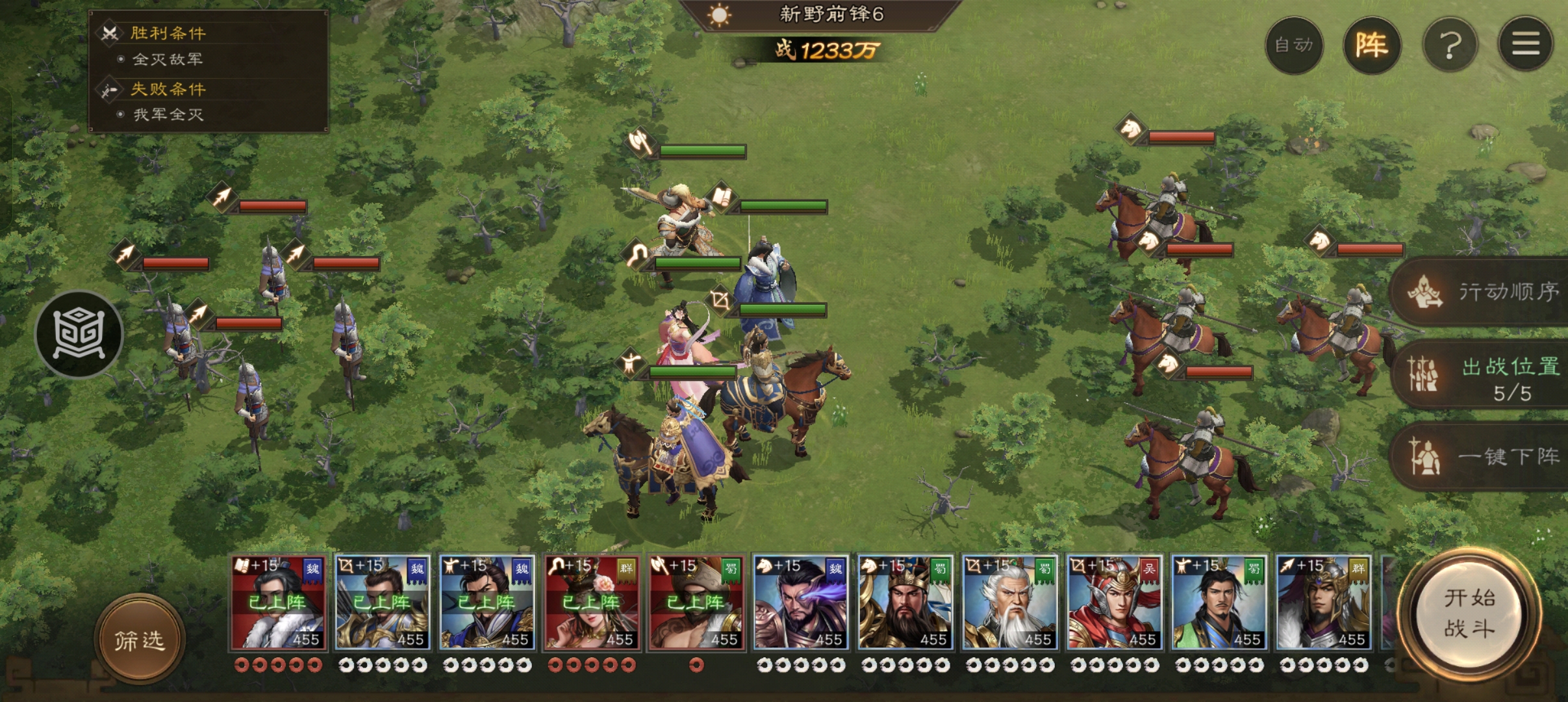Select the black-bearded gold-helmet 蜀 general card
This screenshot has height=702, width=1568.
[905, 603]
